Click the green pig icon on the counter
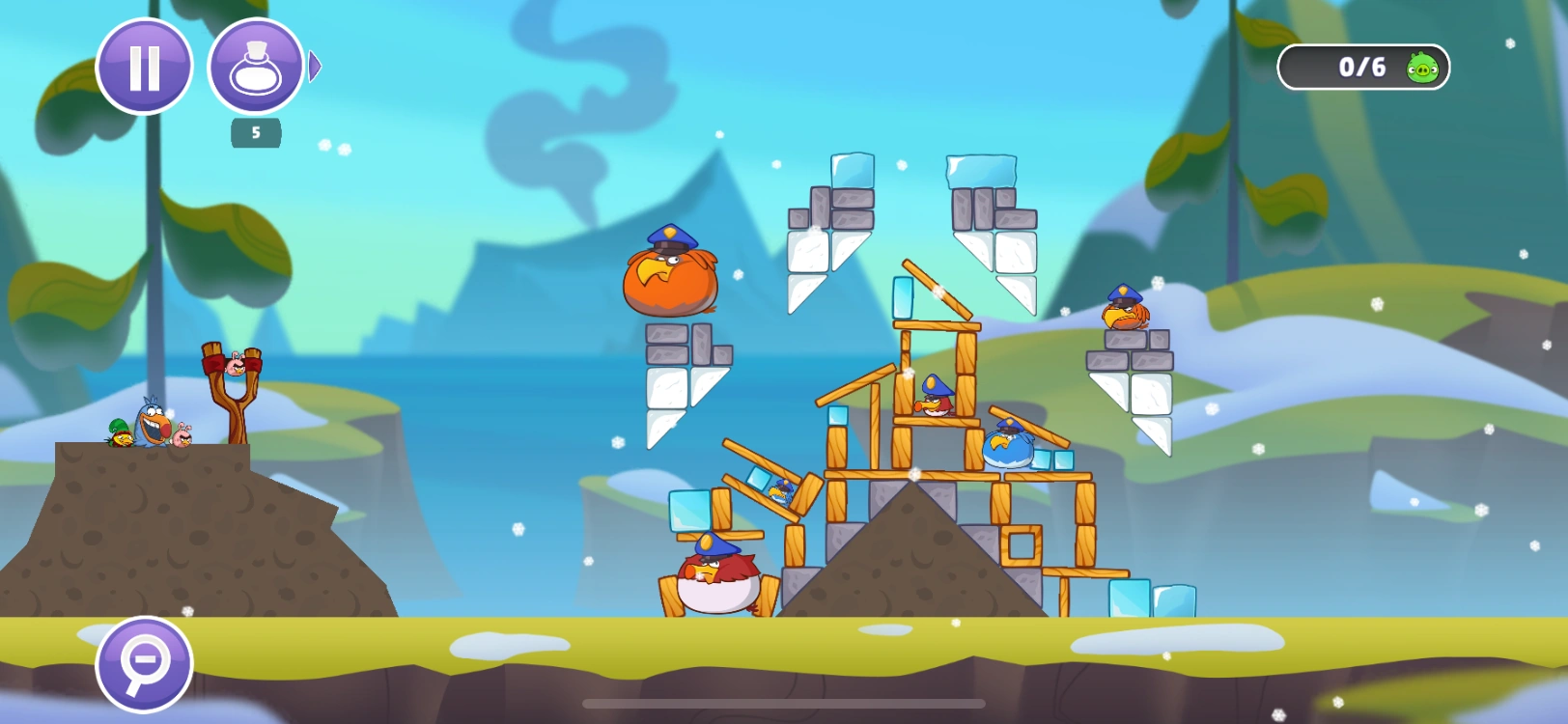 tap(1420, 68)
